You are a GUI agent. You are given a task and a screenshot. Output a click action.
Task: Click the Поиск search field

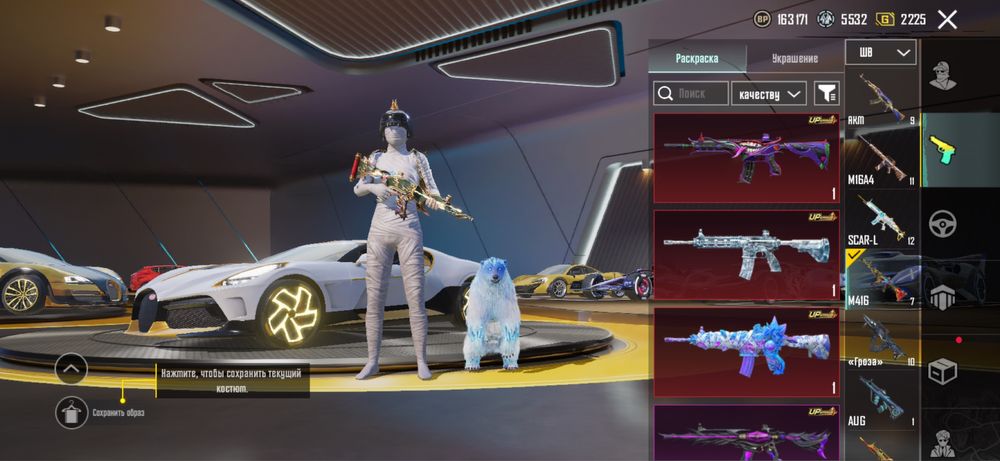[691, 94]
